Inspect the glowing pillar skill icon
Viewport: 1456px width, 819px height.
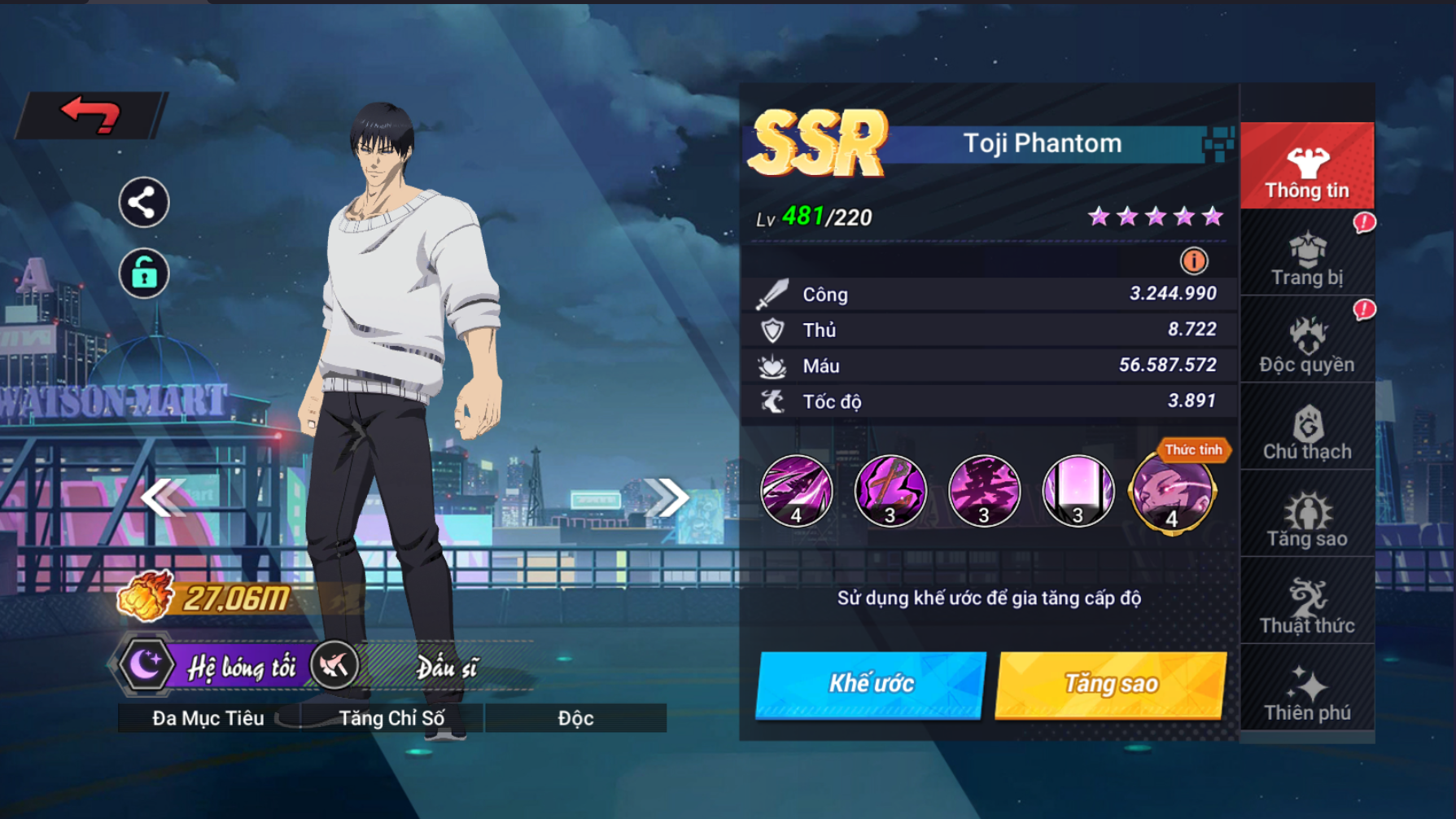coord(1078,491)
